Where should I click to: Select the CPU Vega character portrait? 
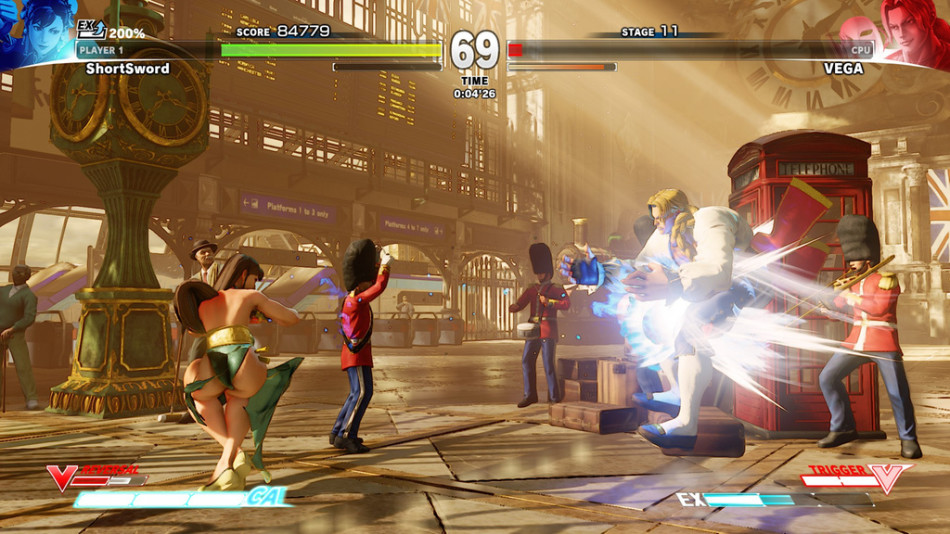[913, 32]
